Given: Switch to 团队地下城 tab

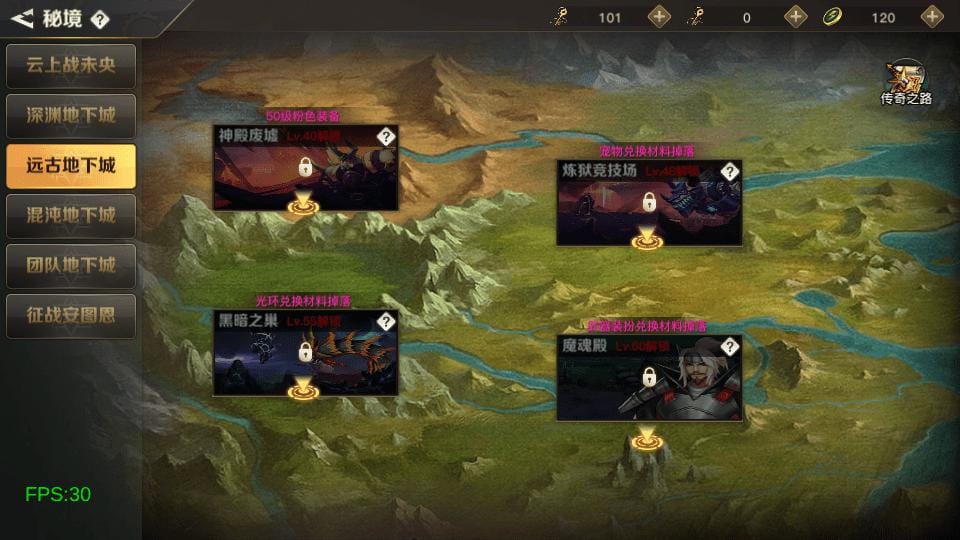Looking at the screenshot, I should tap(71, 266).
